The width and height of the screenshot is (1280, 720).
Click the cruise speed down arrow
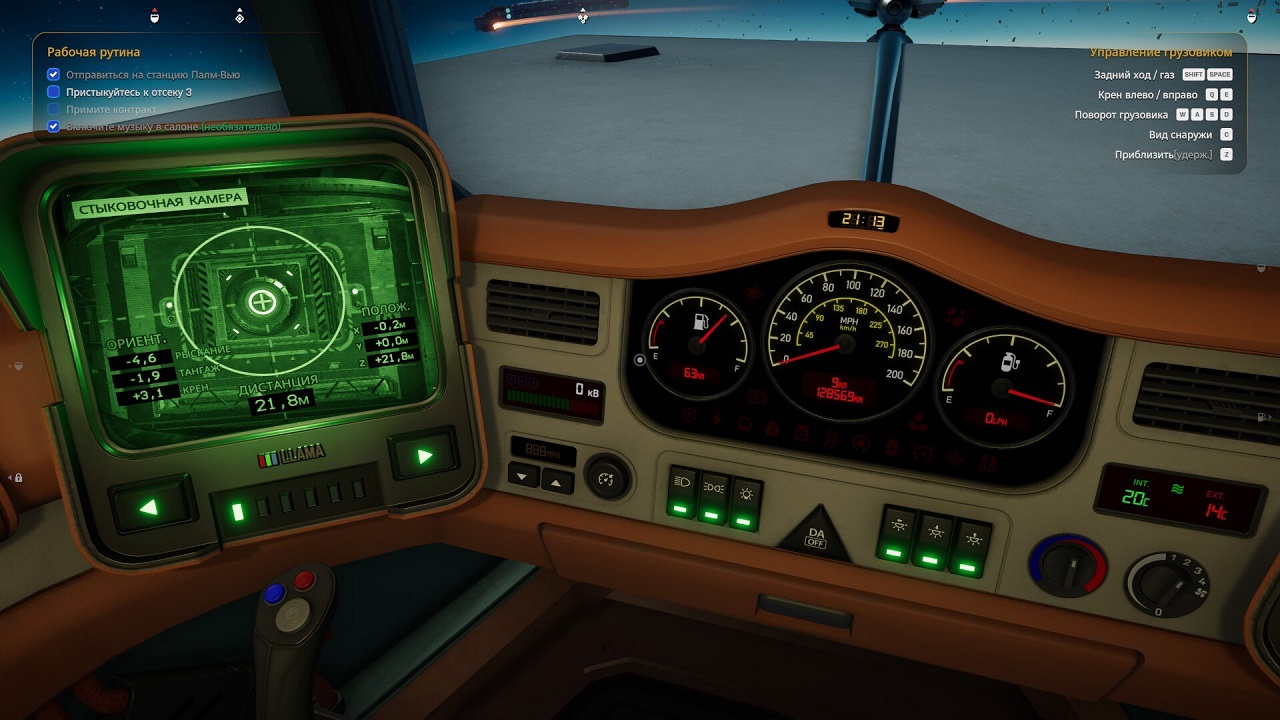[522, 476]
